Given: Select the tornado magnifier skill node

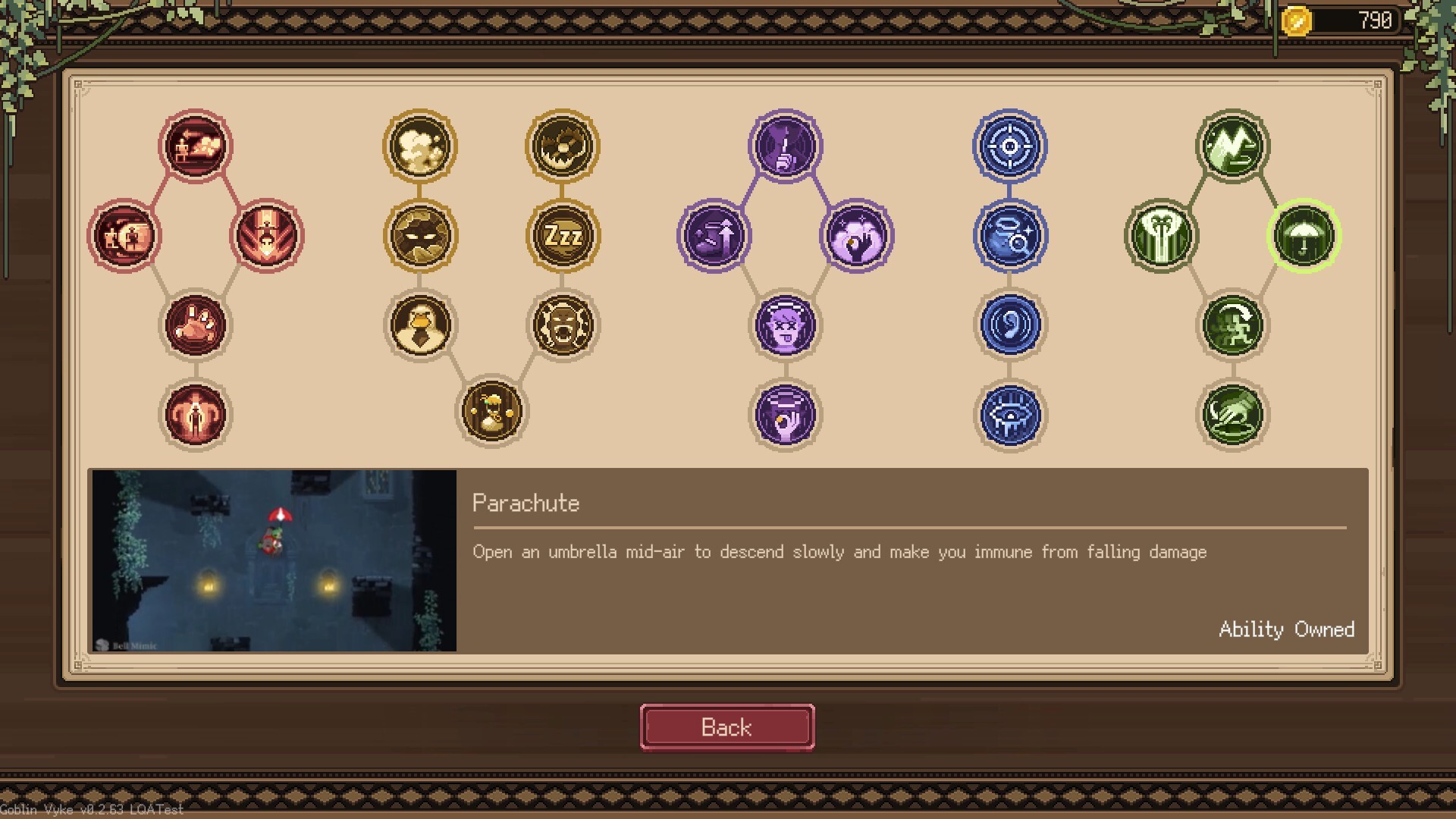Looking at the screenshot, I should tap(1011, 236).
